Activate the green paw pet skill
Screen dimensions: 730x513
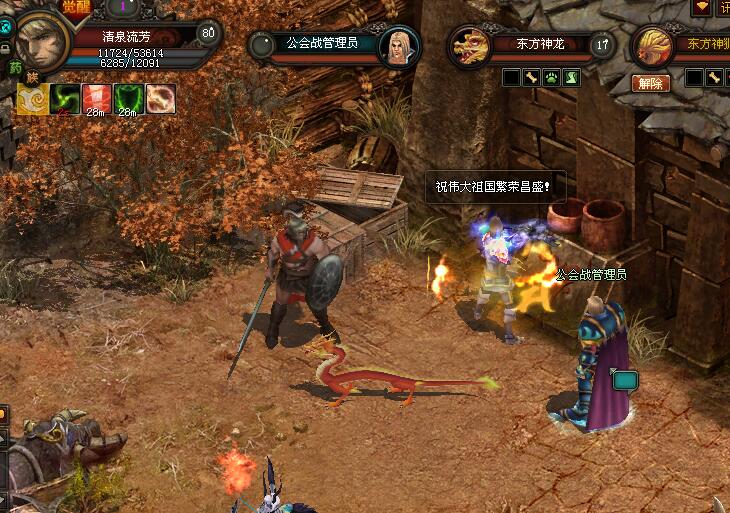(551, 77)
